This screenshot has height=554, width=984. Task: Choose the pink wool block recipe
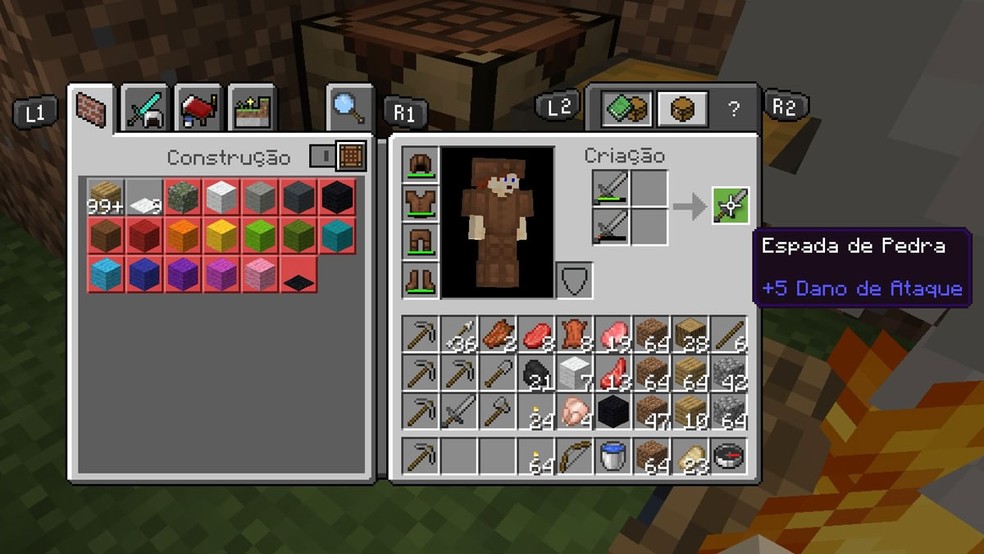(x=261, y=272)
